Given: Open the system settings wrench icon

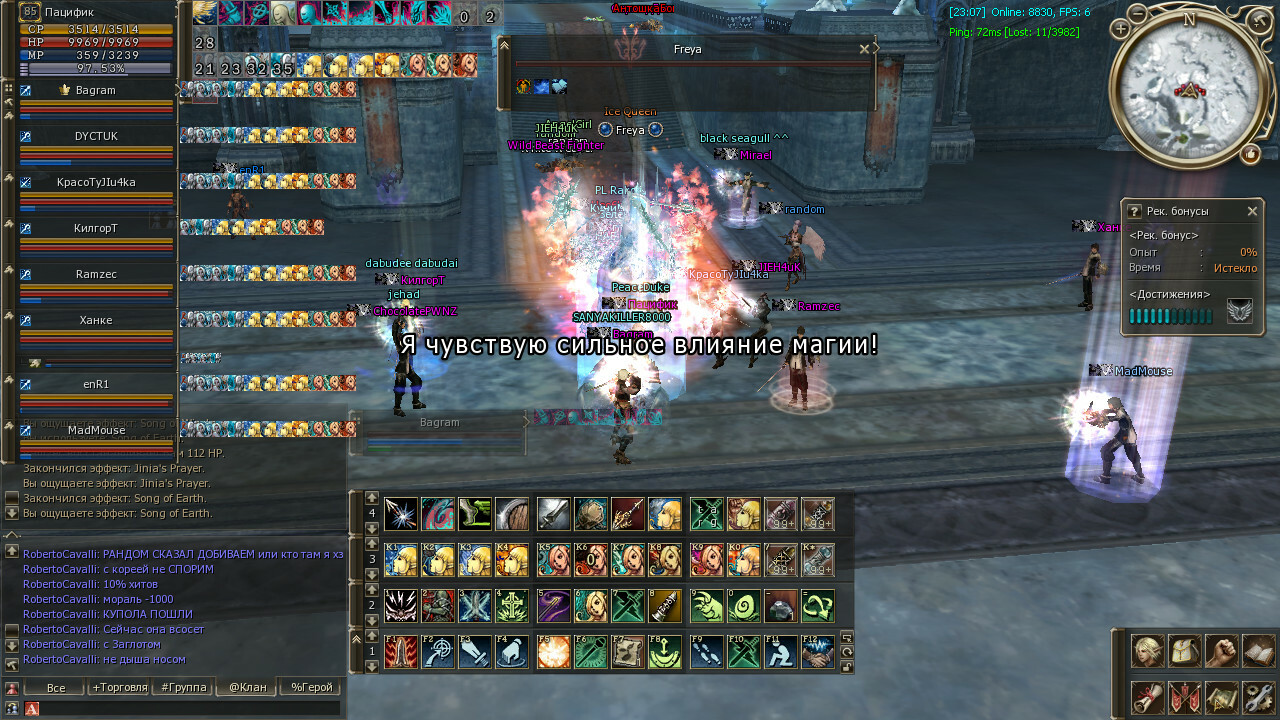Looking at the screenshot, I should point(1258,697).
